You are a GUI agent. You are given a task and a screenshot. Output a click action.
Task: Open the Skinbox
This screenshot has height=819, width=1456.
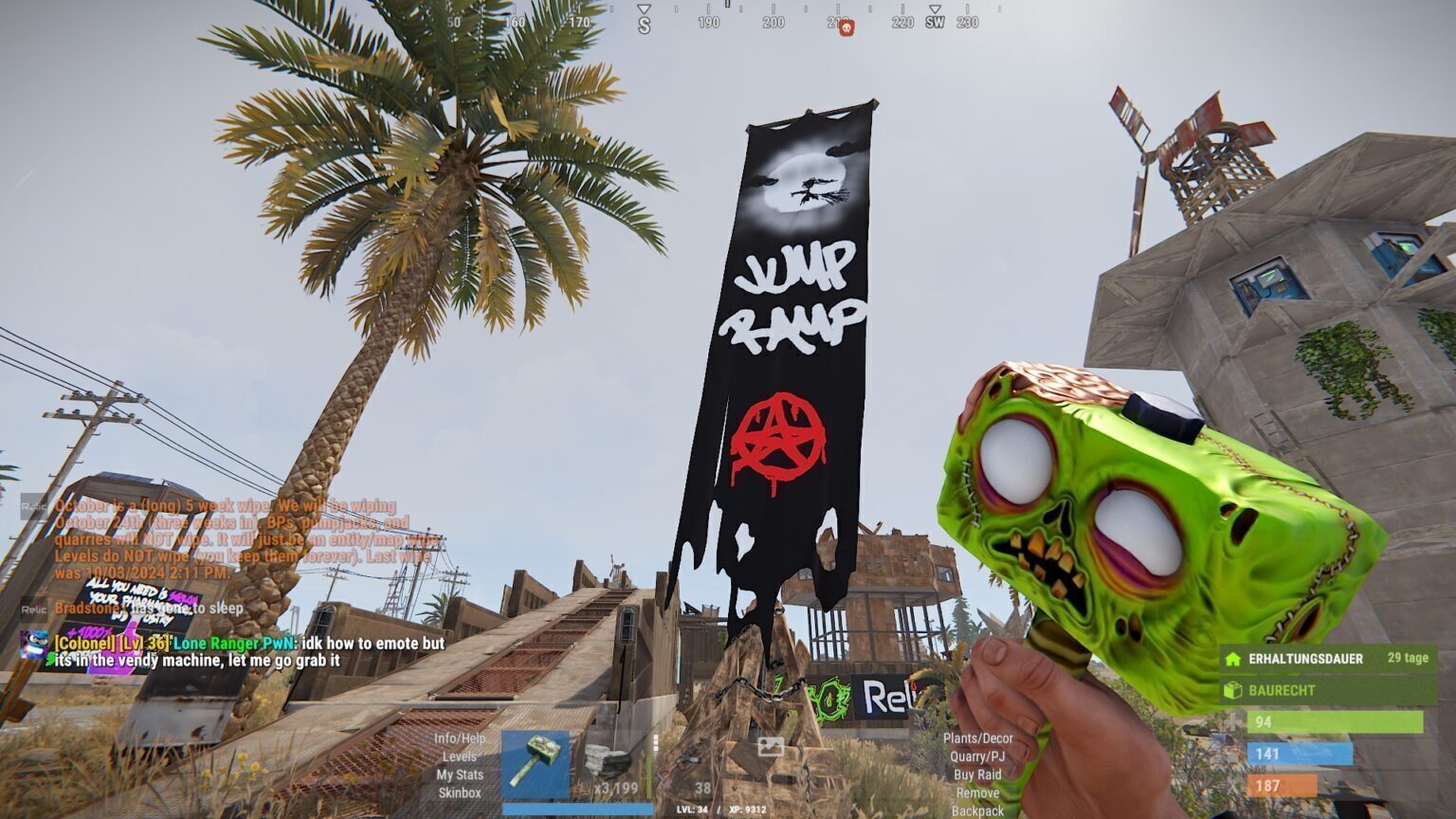(460, 792)
